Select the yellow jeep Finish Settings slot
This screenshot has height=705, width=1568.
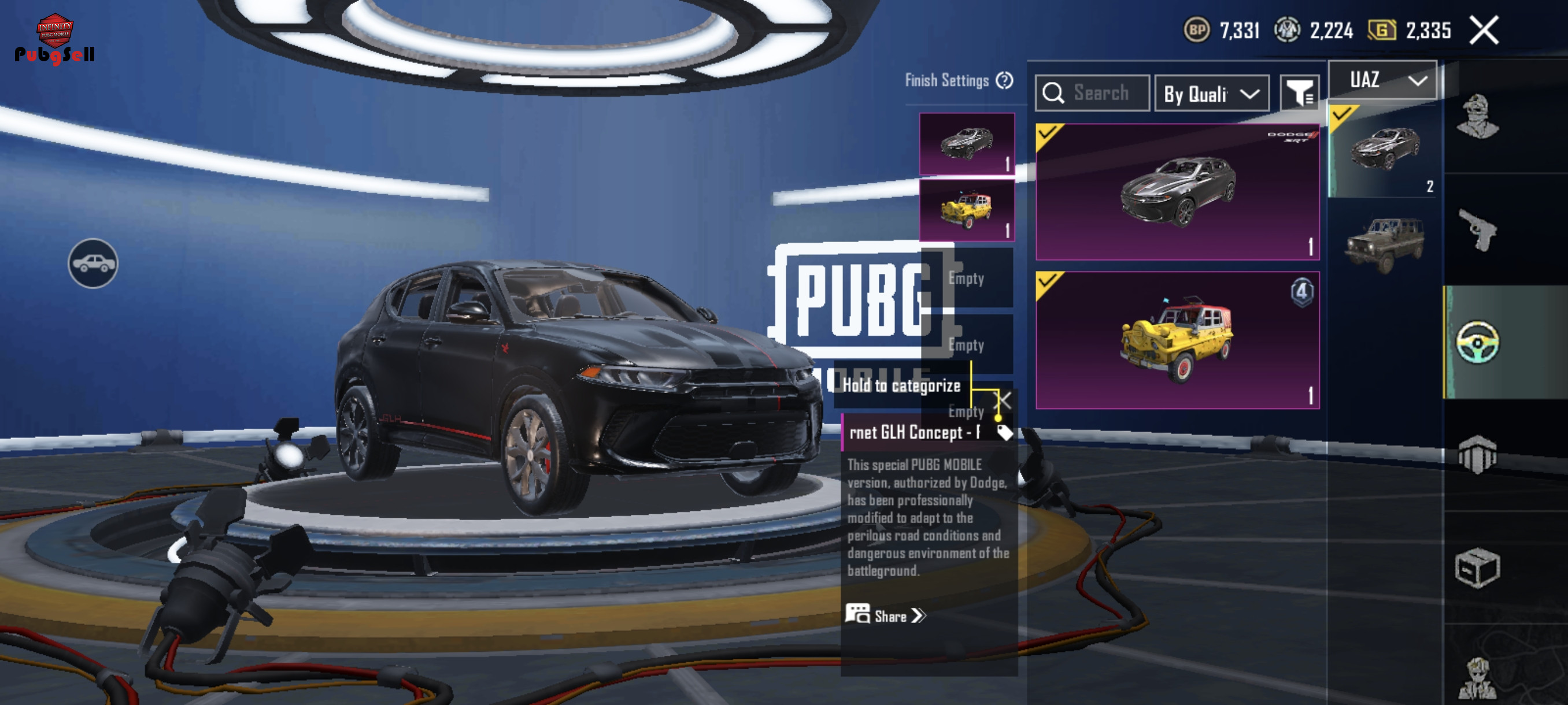[x=966, y=210]
